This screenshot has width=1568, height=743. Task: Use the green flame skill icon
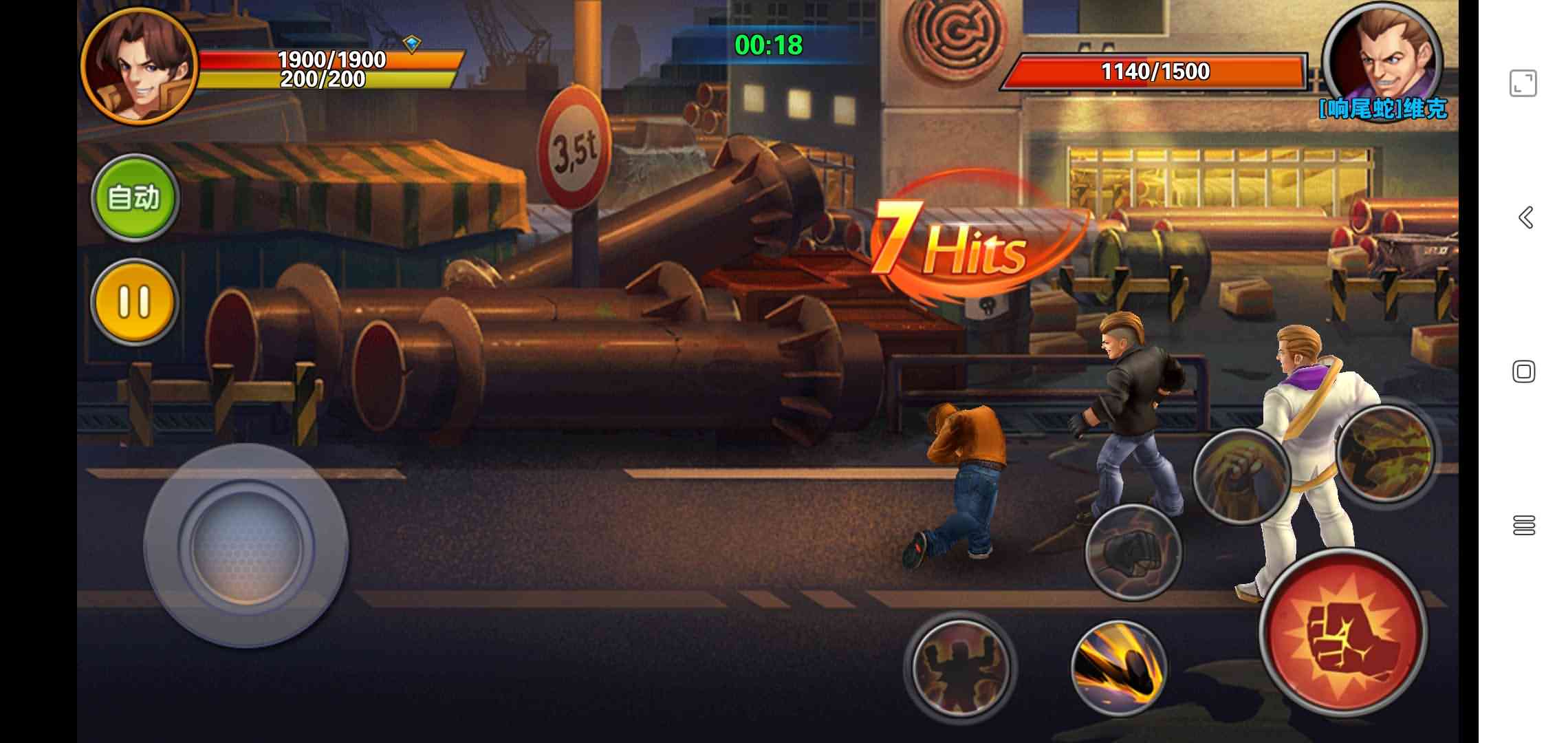(x=1385, y=452)
